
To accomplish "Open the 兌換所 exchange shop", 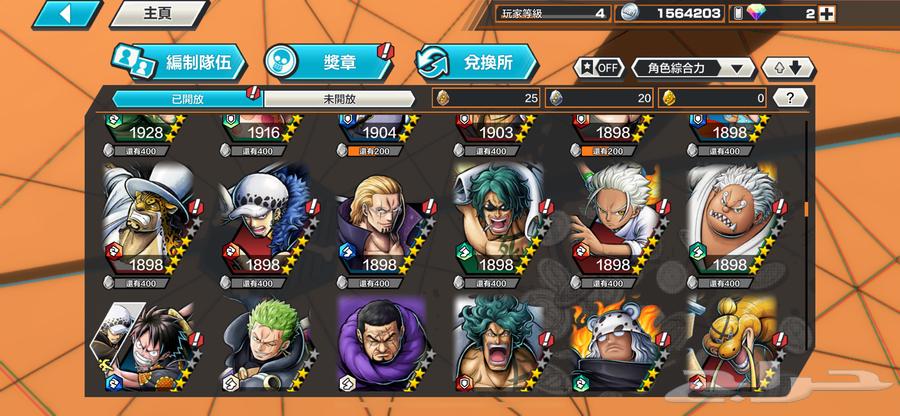I will (476, 63).
